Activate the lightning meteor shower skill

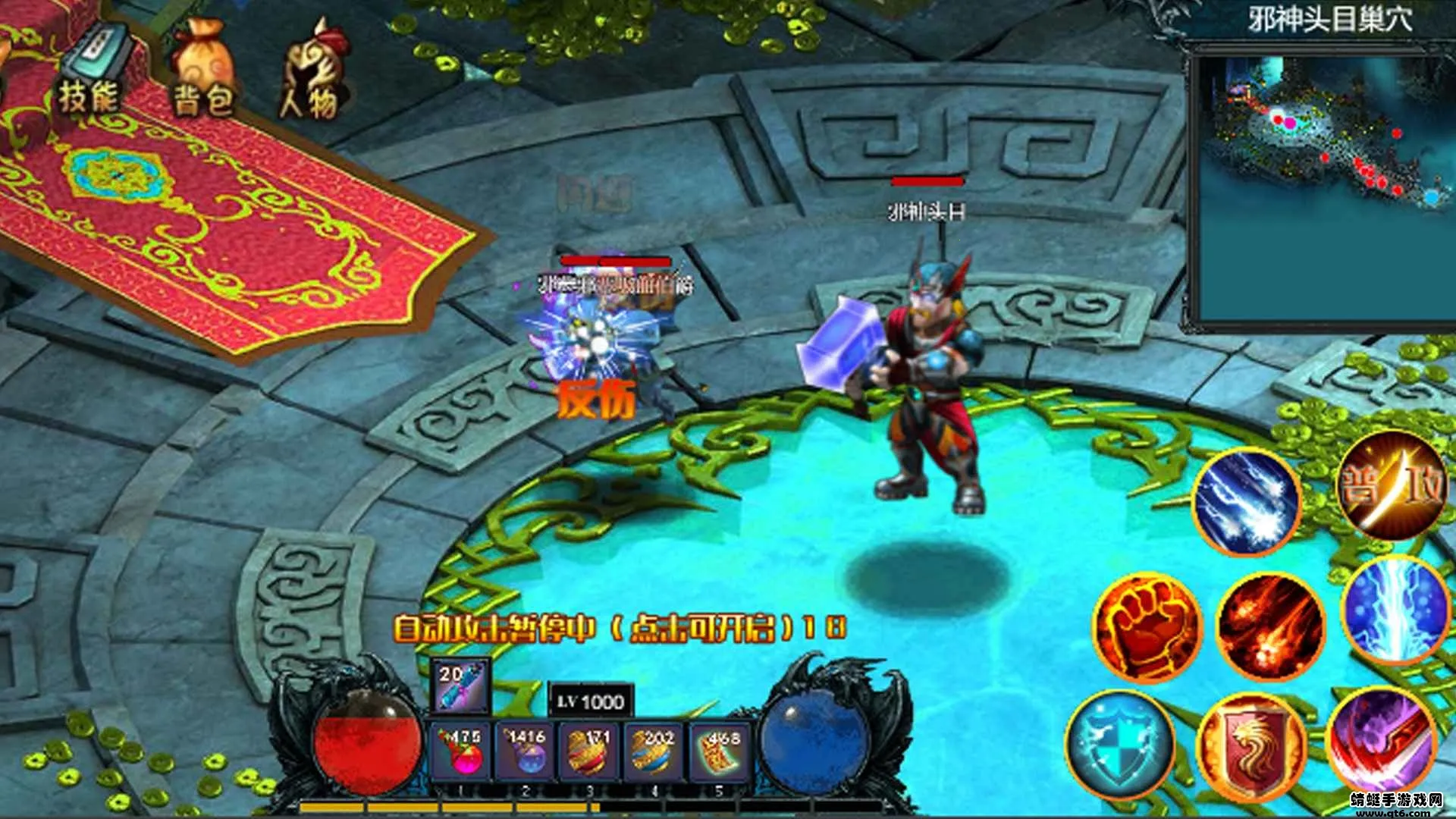[1247, 502]
